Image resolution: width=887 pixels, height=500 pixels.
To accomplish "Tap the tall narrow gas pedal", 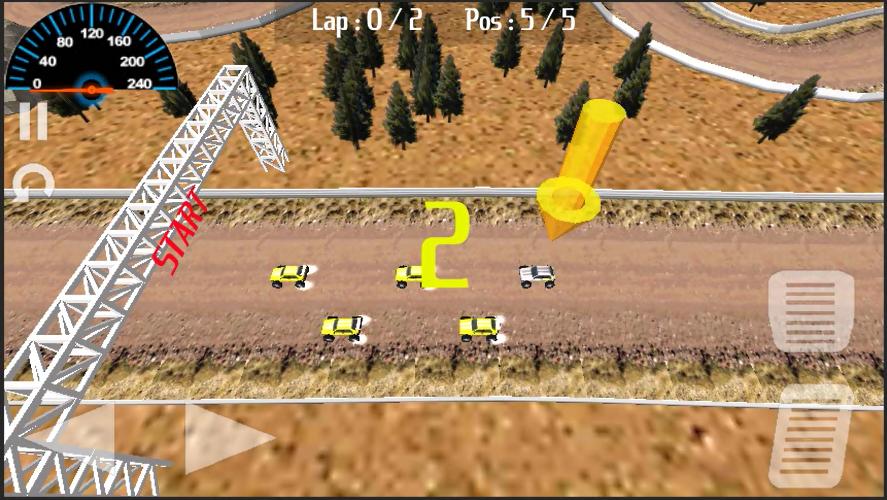I will tap(811, 437).
